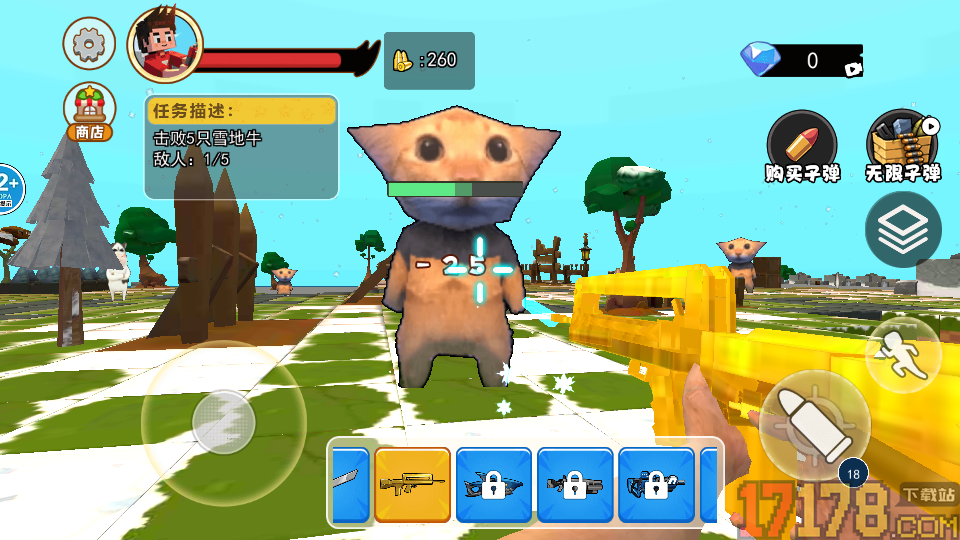Fire the weapon with the bullet button

(x=814, y=418)
